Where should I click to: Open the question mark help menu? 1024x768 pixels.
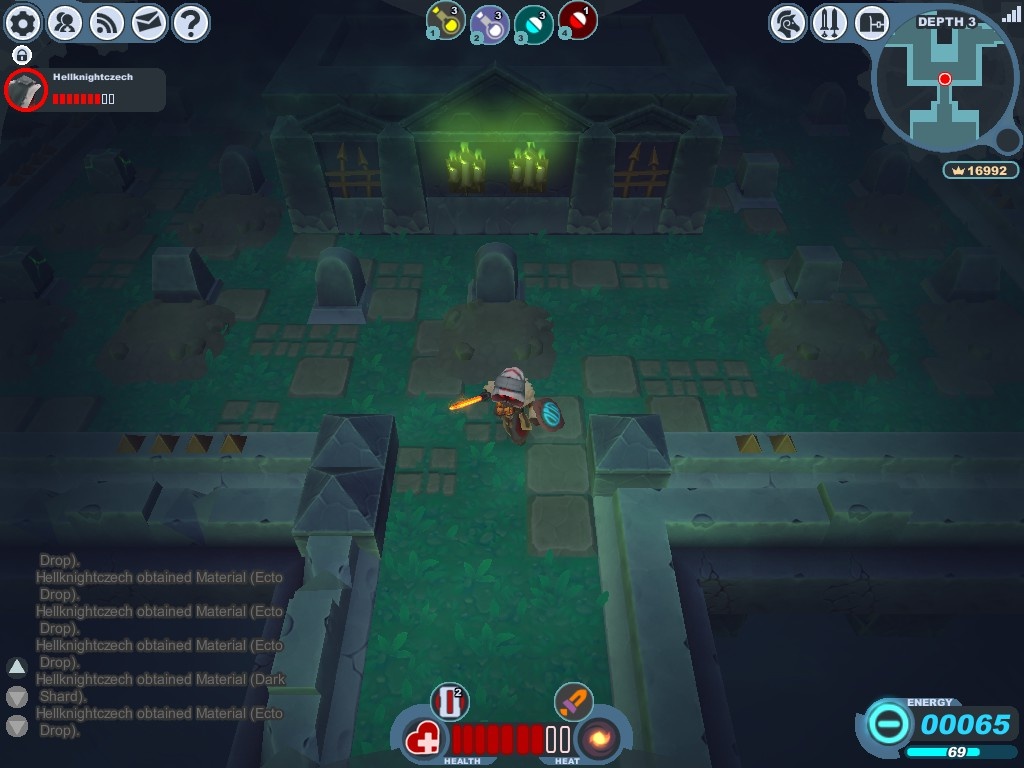click(x=191, y=22)
